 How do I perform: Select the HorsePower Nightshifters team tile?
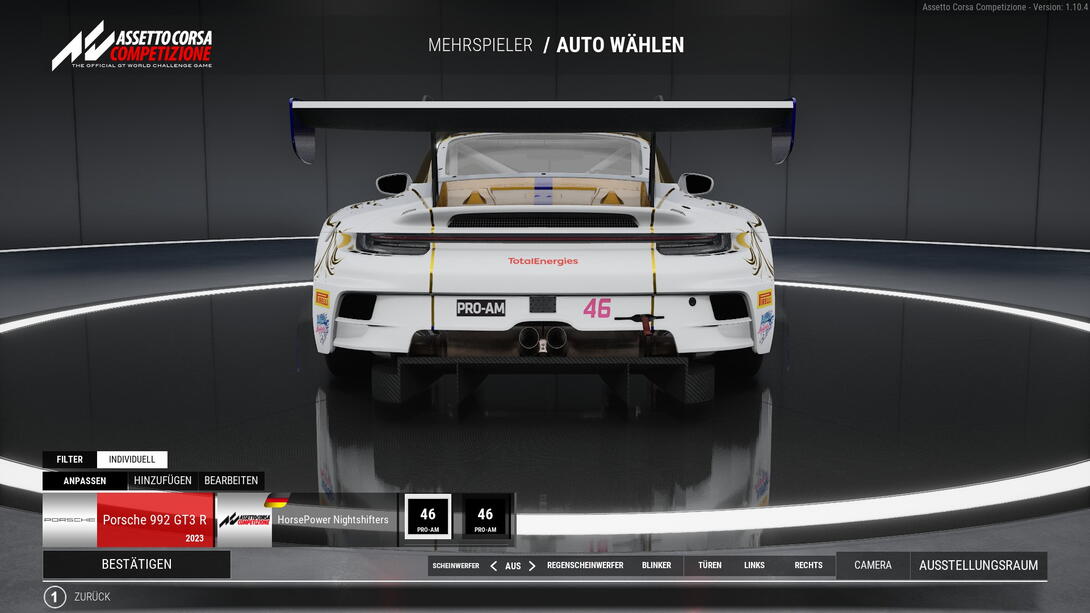click(x=308, y=520)
